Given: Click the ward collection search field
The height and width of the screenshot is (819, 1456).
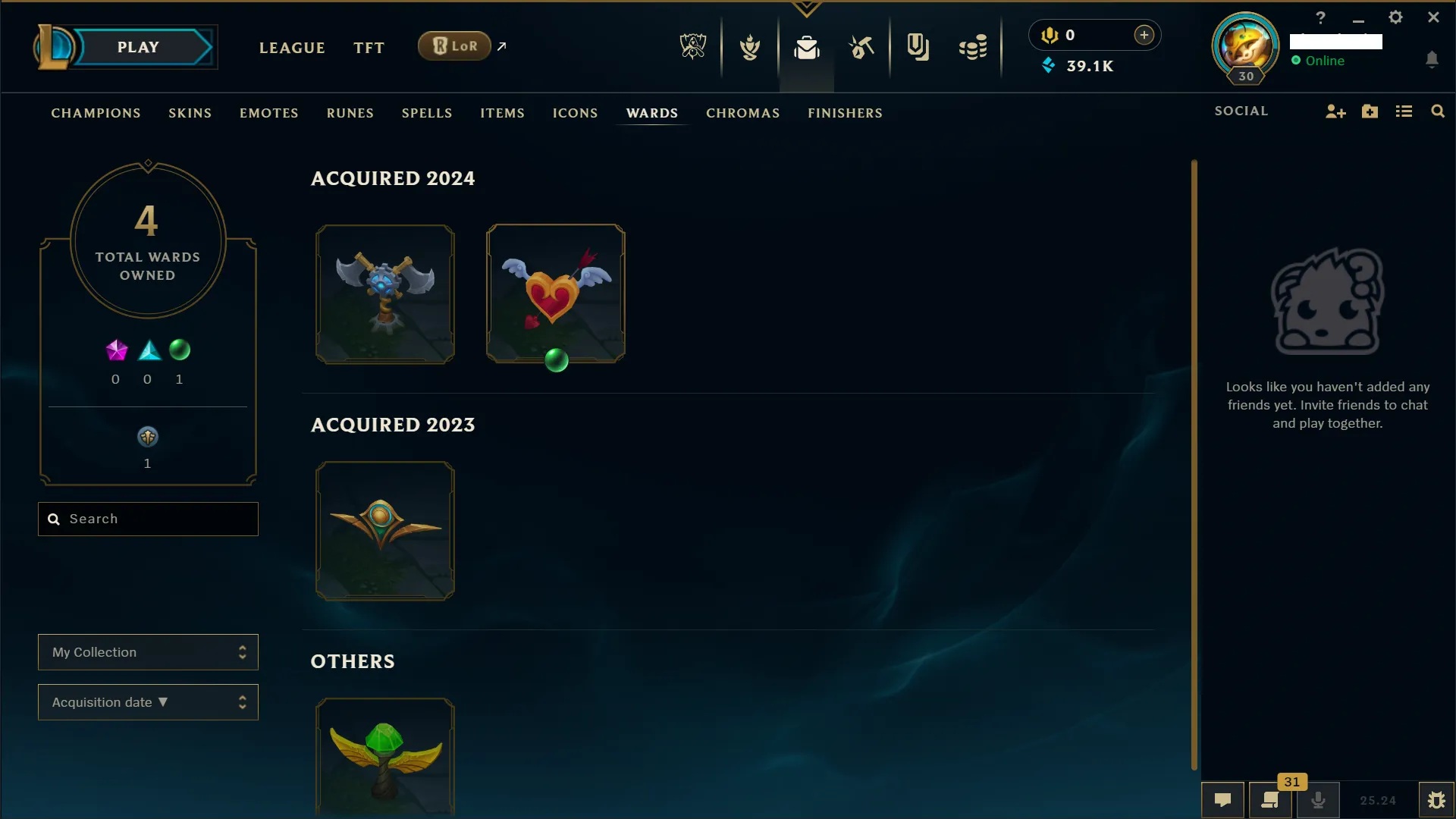Looking at the screenshot, I should click(x=148, y=519).
